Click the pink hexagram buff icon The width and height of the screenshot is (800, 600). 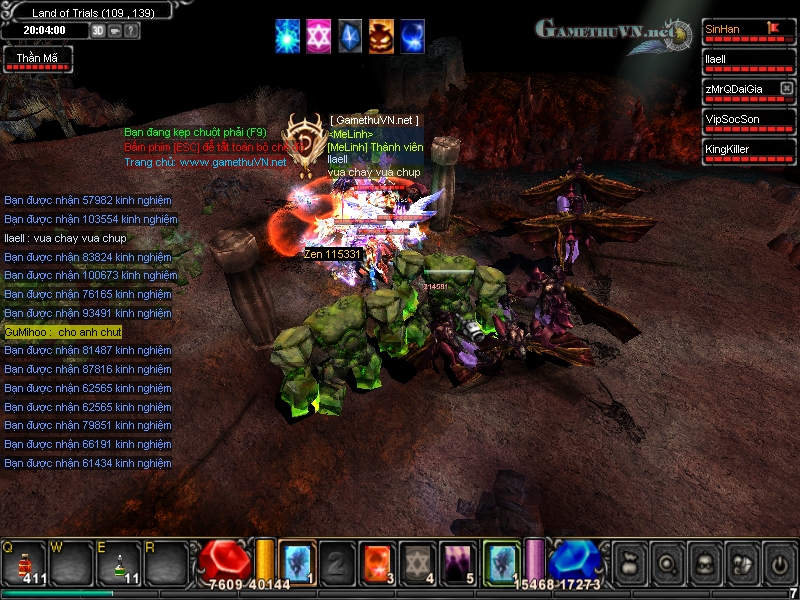coord(319,35)
